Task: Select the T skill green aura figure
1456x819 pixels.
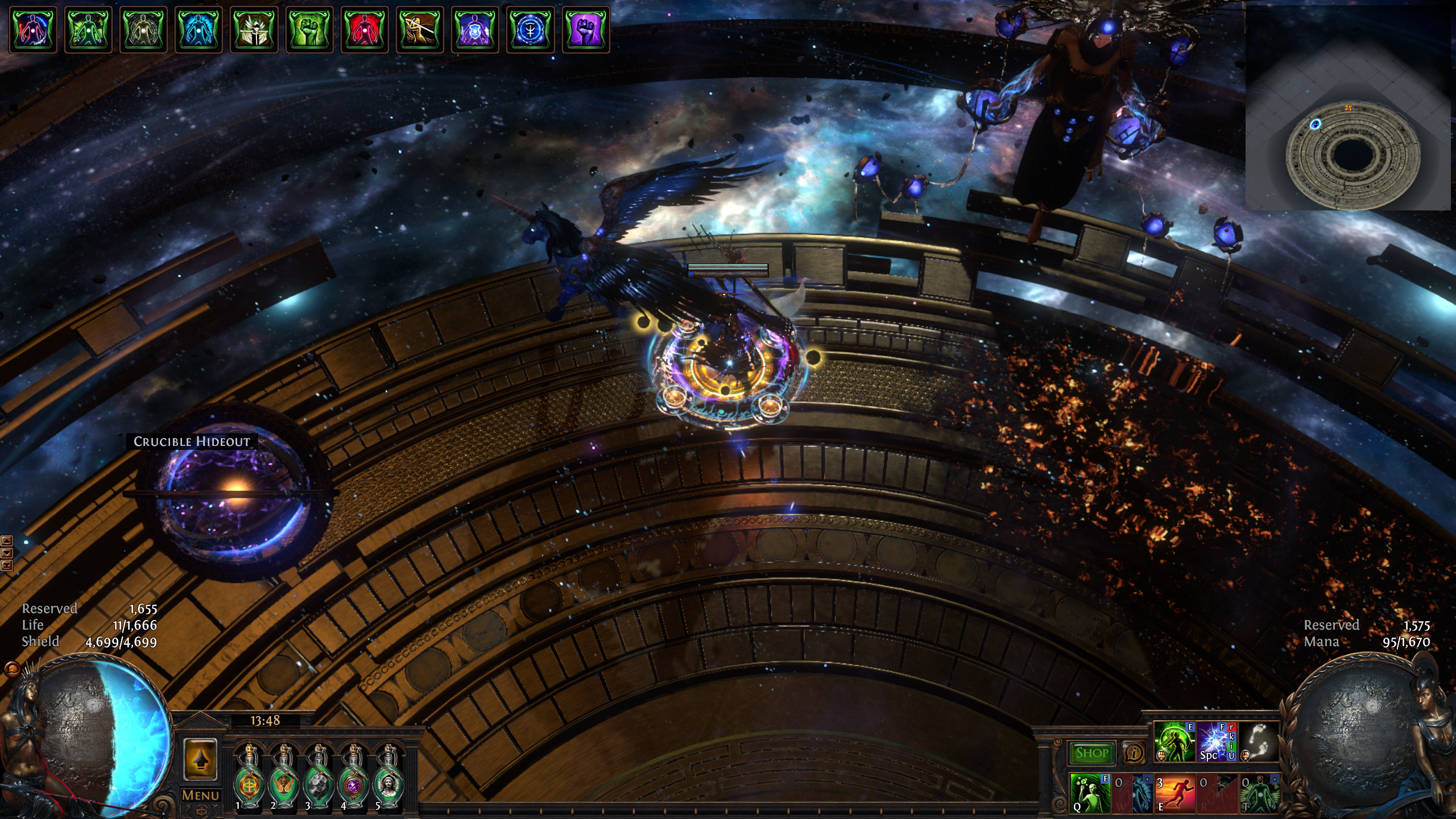Action: point(1259,793)
